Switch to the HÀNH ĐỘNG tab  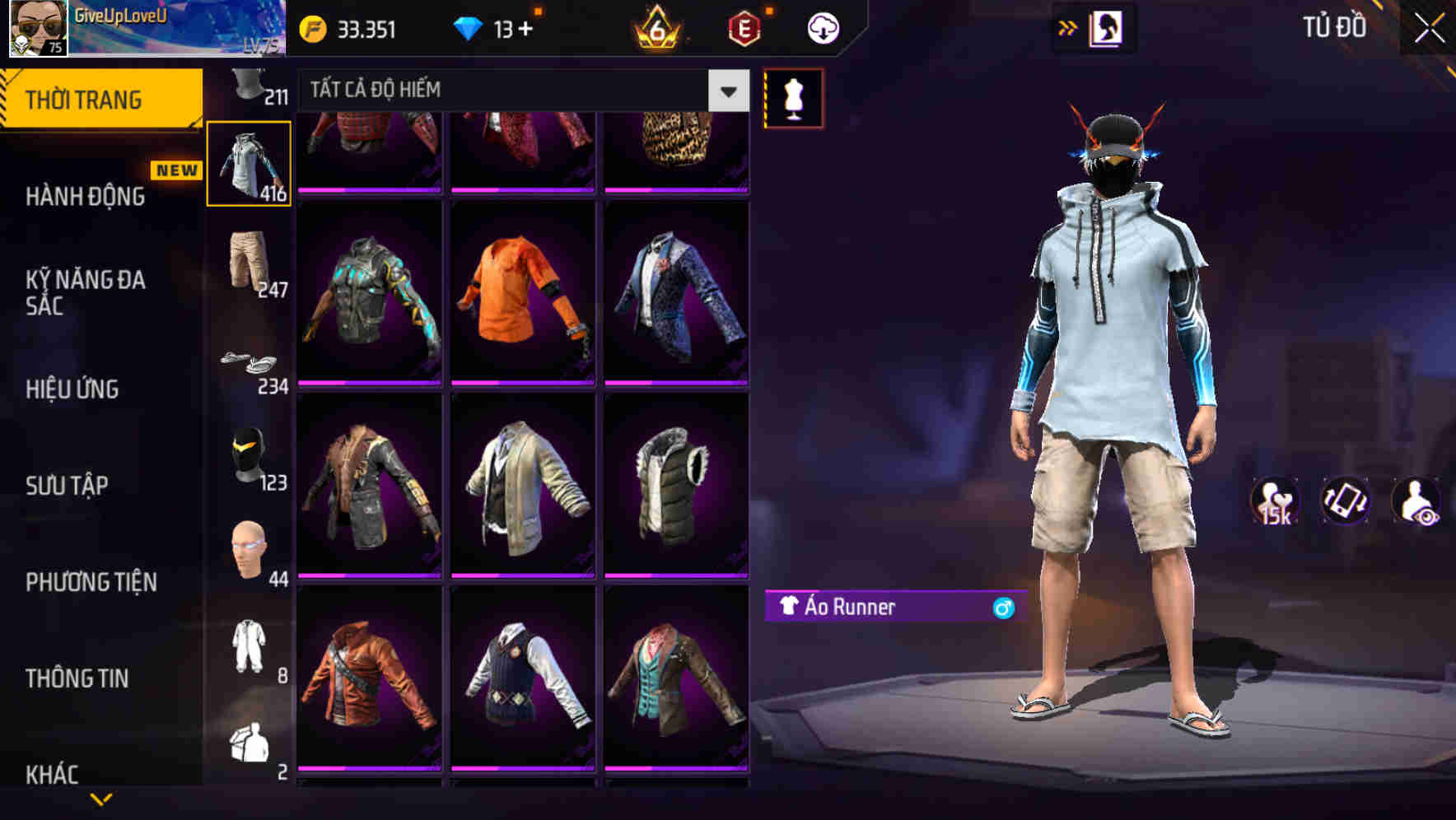[x=86, y=197]
